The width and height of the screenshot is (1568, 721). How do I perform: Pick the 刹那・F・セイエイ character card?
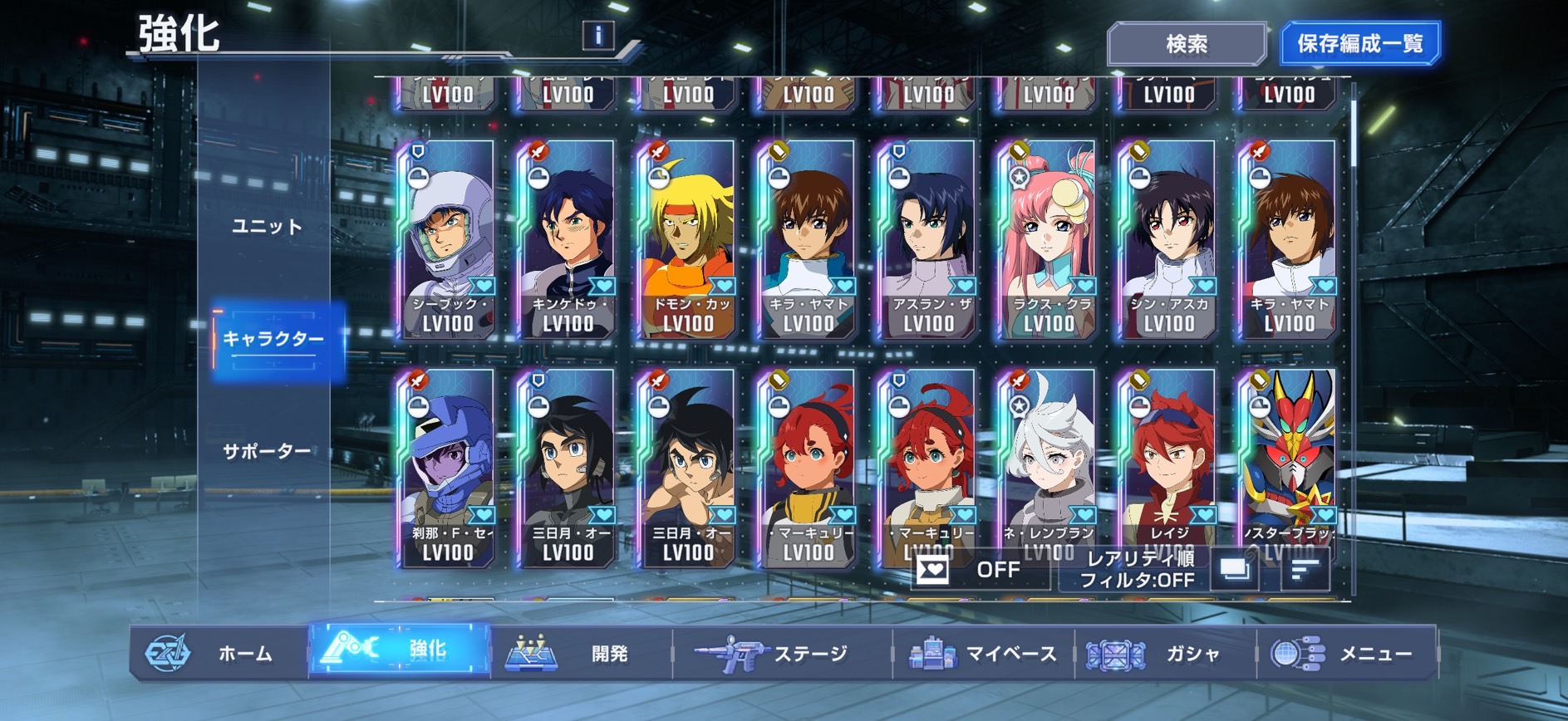pyautogui.click(x=447, y=469)
